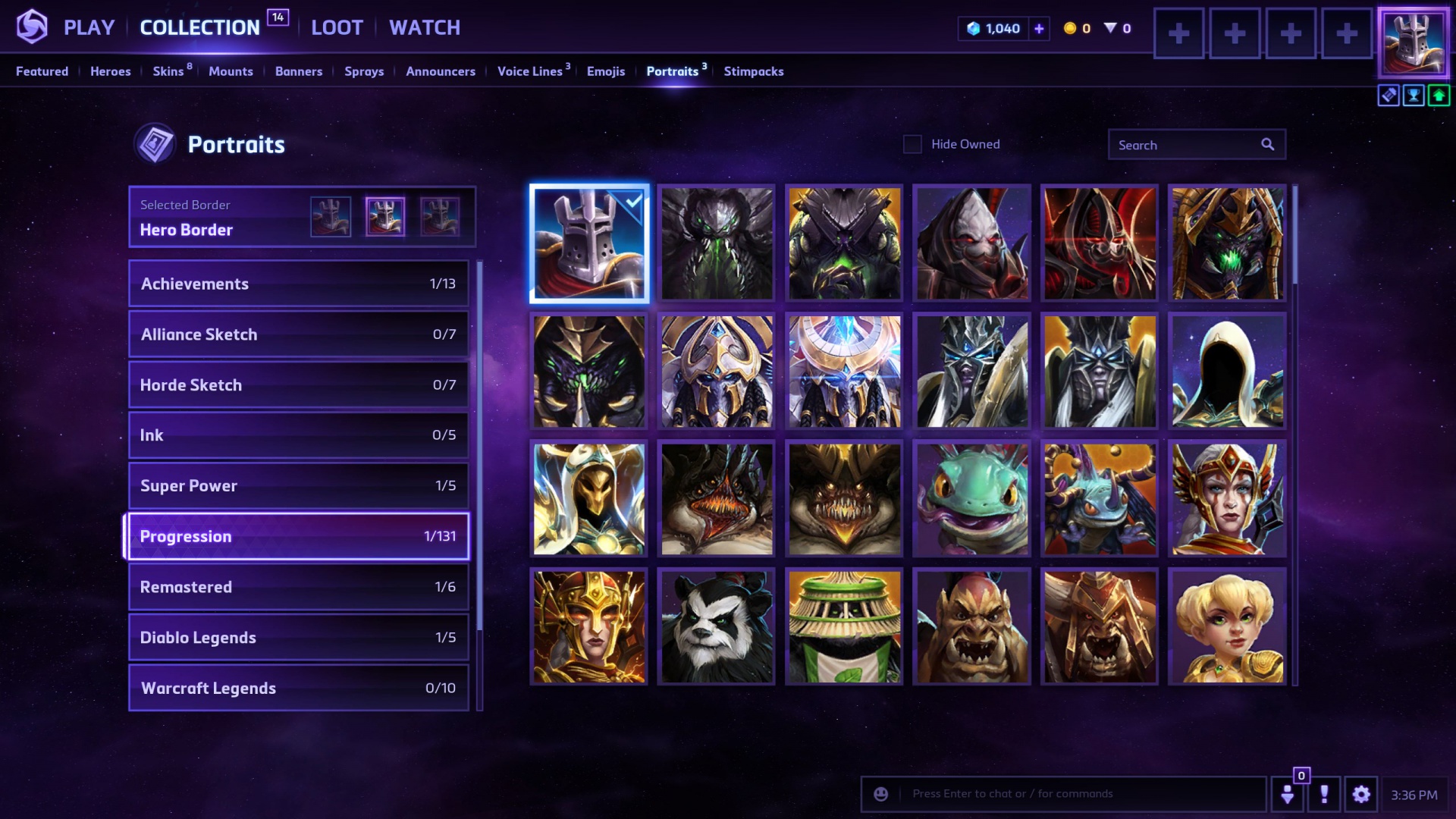Select the Achievements portrait category
This screenshot has width=1456, height=819.
pos(298,284)
